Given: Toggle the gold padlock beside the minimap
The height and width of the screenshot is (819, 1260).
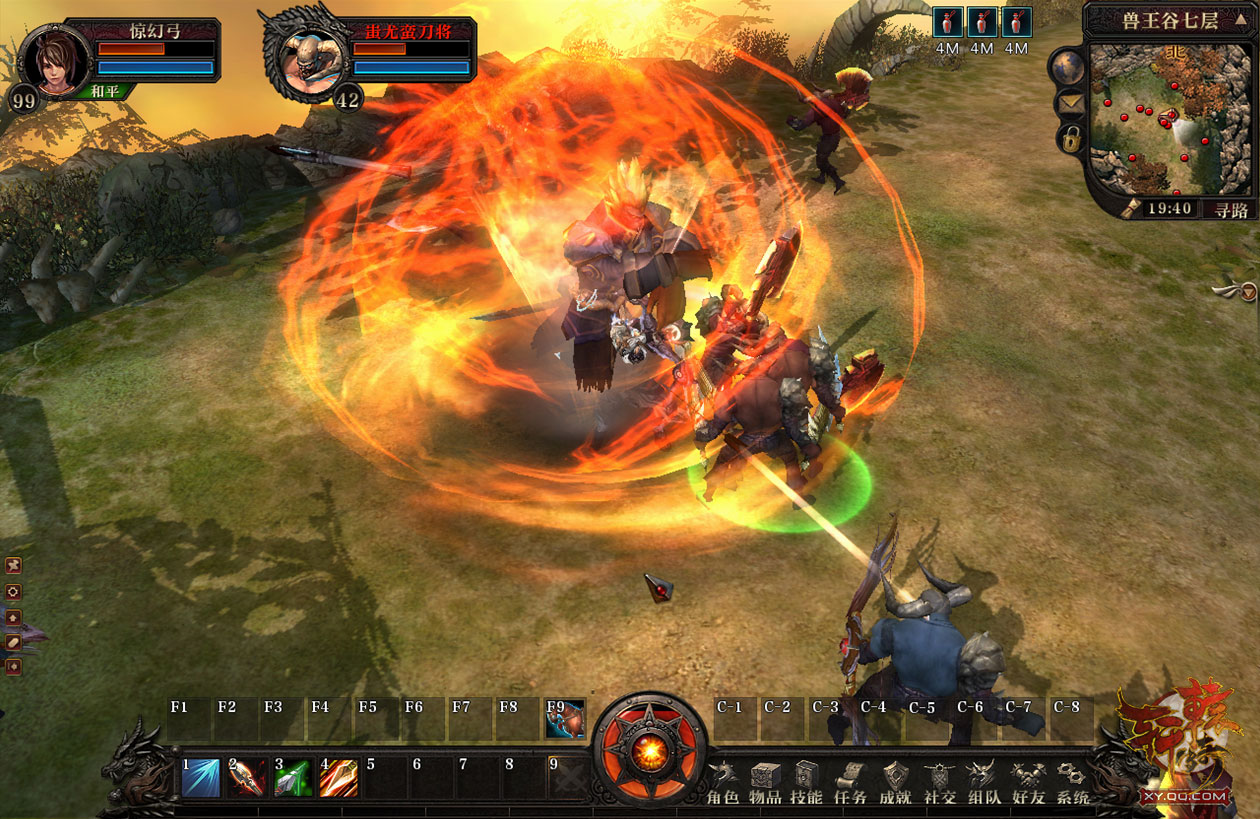Looking at the screenshot, I should 1070,140.
